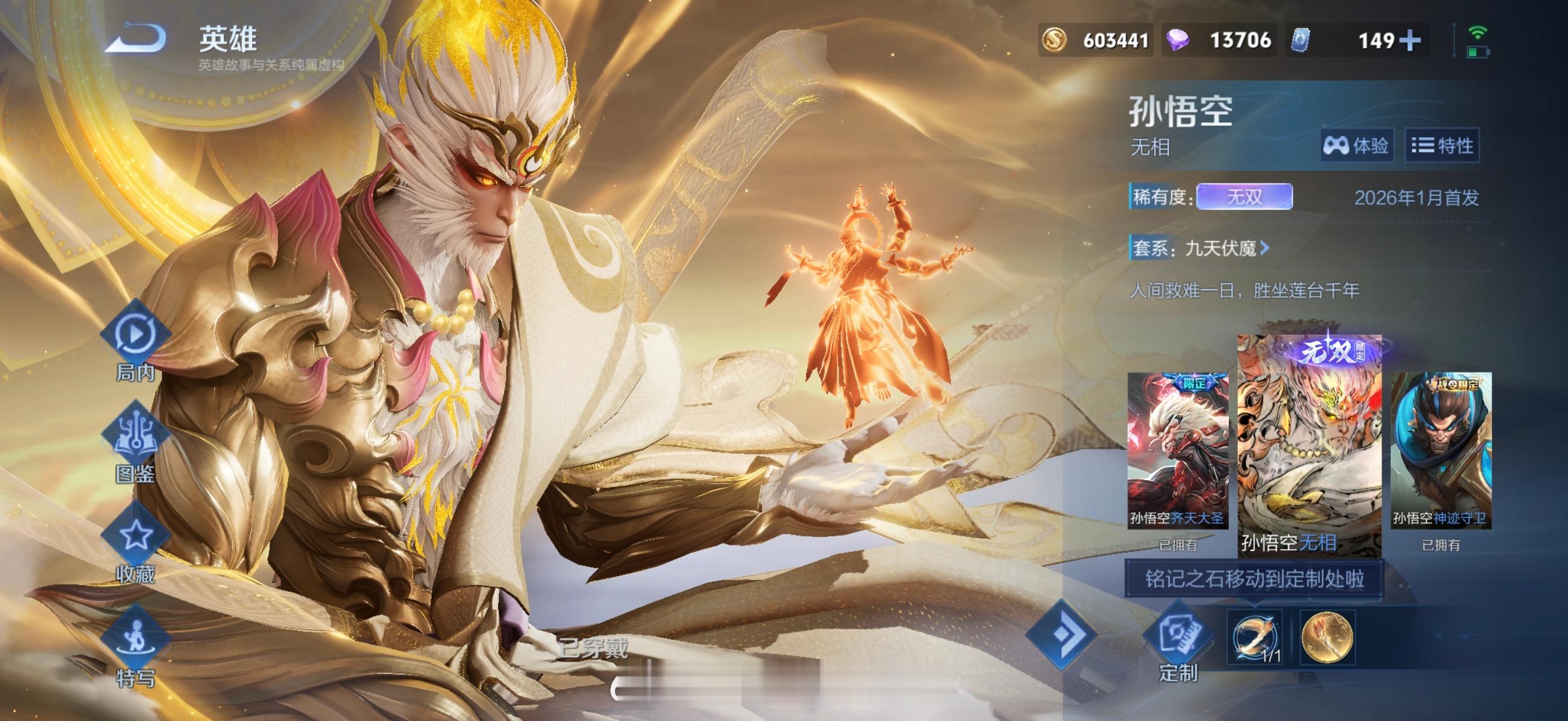Click the plus button to add vouchers
1568x721 pixels.
(x=1410, y=40)
